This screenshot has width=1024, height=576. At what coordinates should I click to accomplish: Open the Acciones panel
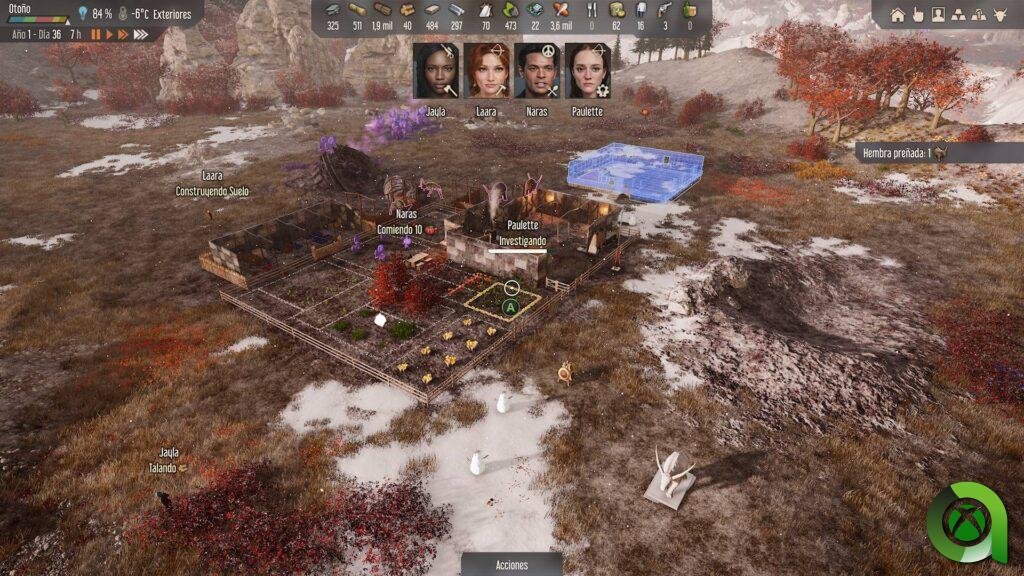coord(512,565)
